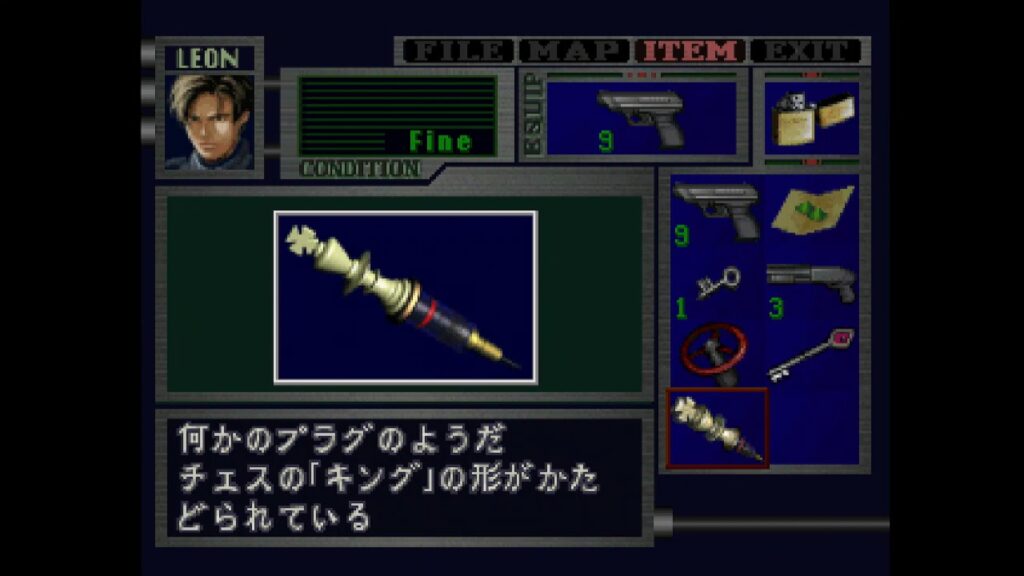Select the green herb packet slot
Screen dimensions: 1024x576
coord(812,211)
